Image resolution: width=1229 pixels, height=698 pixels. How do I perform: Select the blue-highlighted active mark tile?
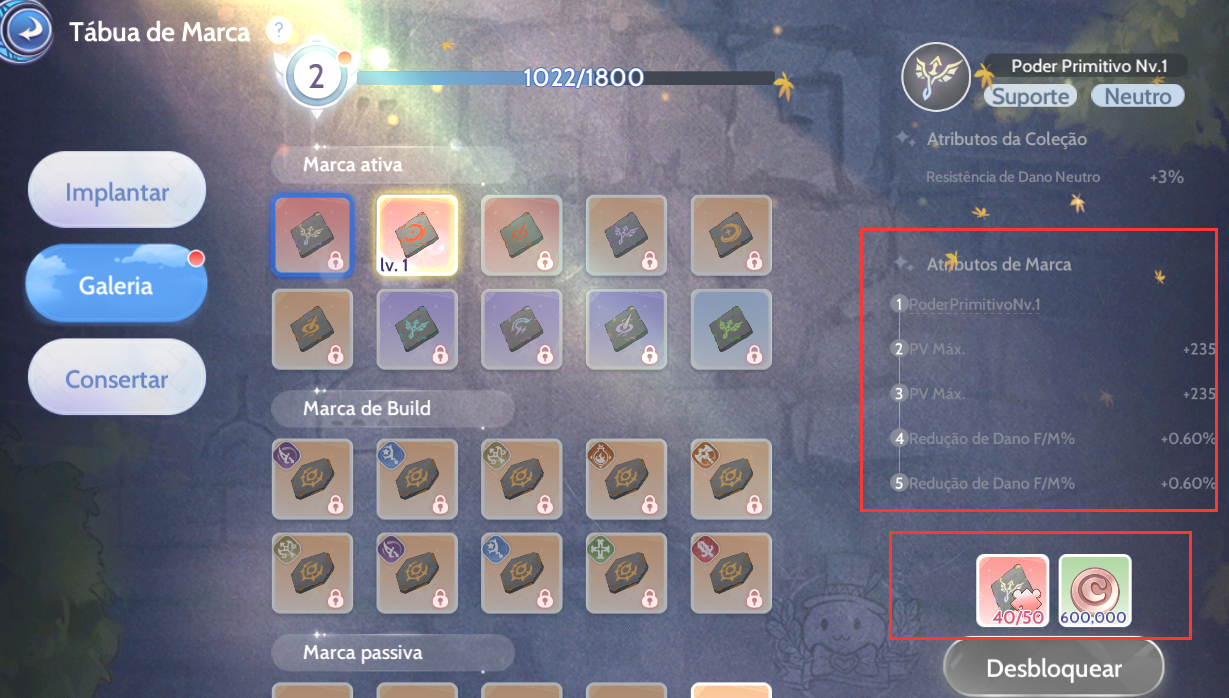(312, 235)
